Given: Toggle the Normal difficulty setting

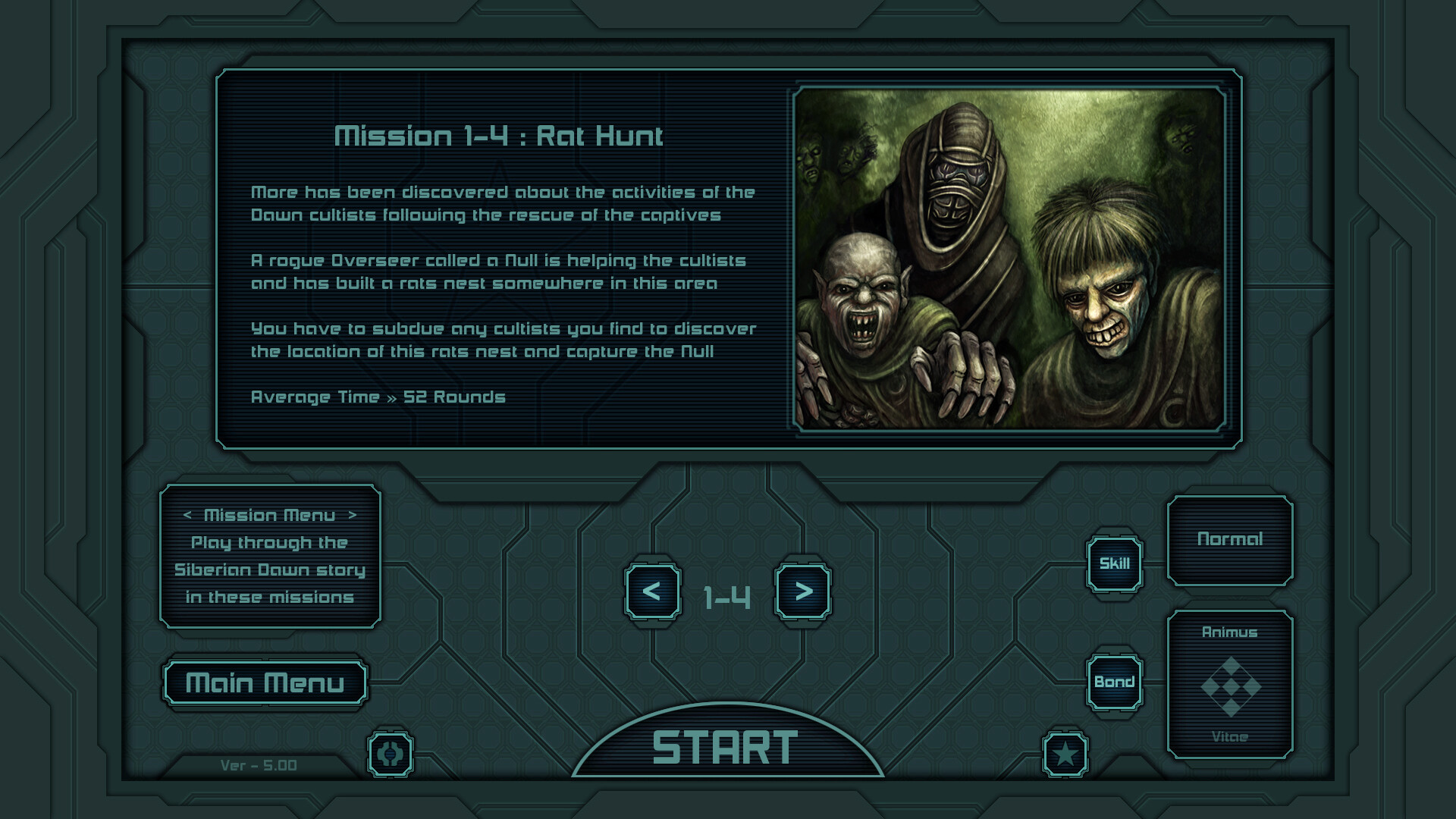Looking at the screenshot, I should (1232, 539).
